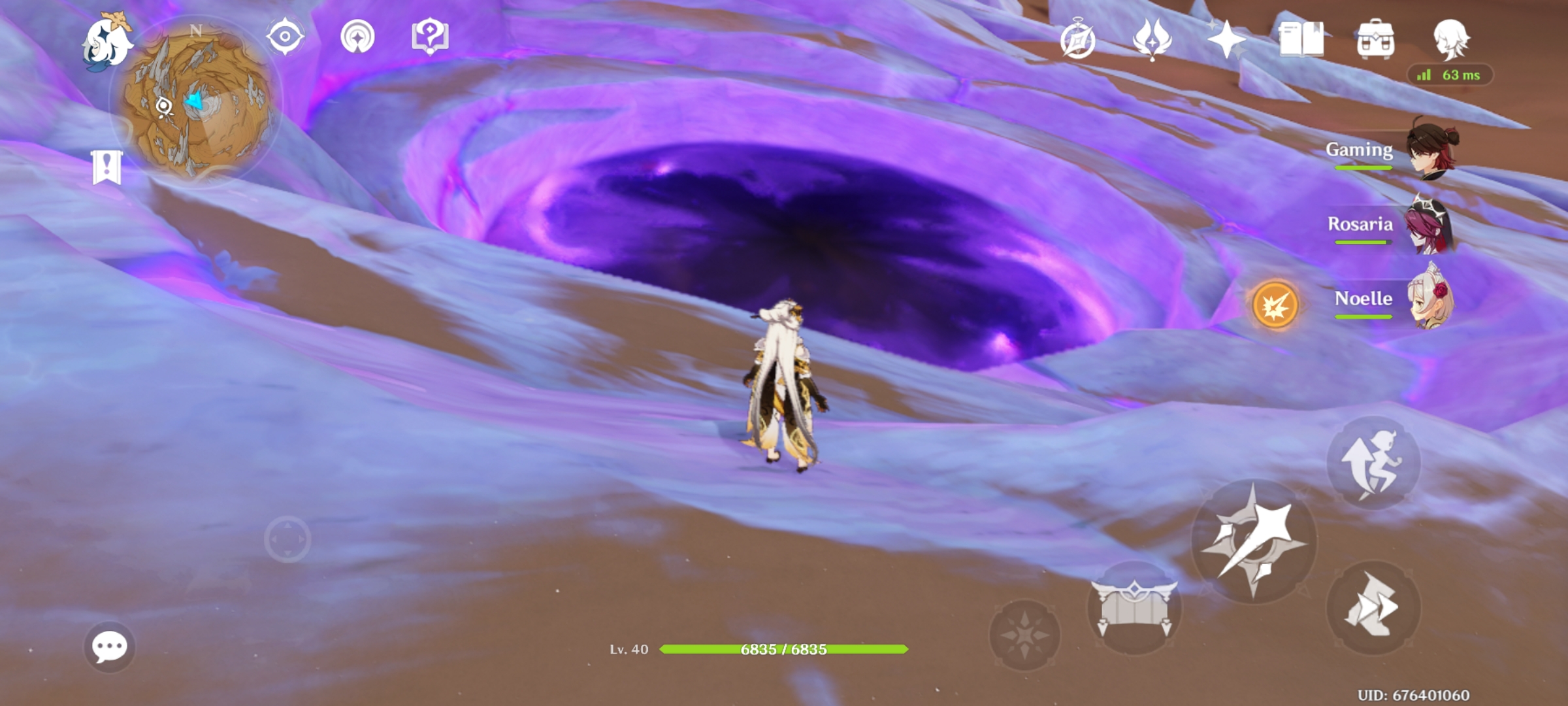This screenshot has height=706, width=1568.
Task: Switch to Rosaria in the party
Action: coord(1431,226)
